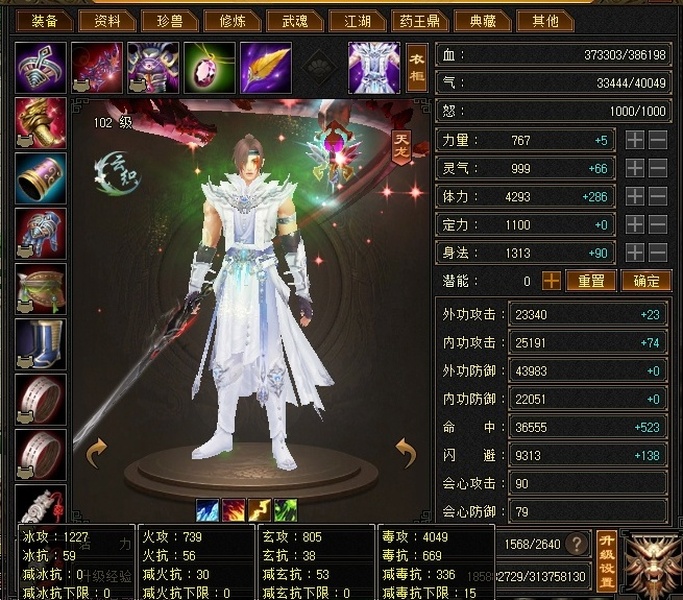Rotate character with the left arrow

point(96,453)
